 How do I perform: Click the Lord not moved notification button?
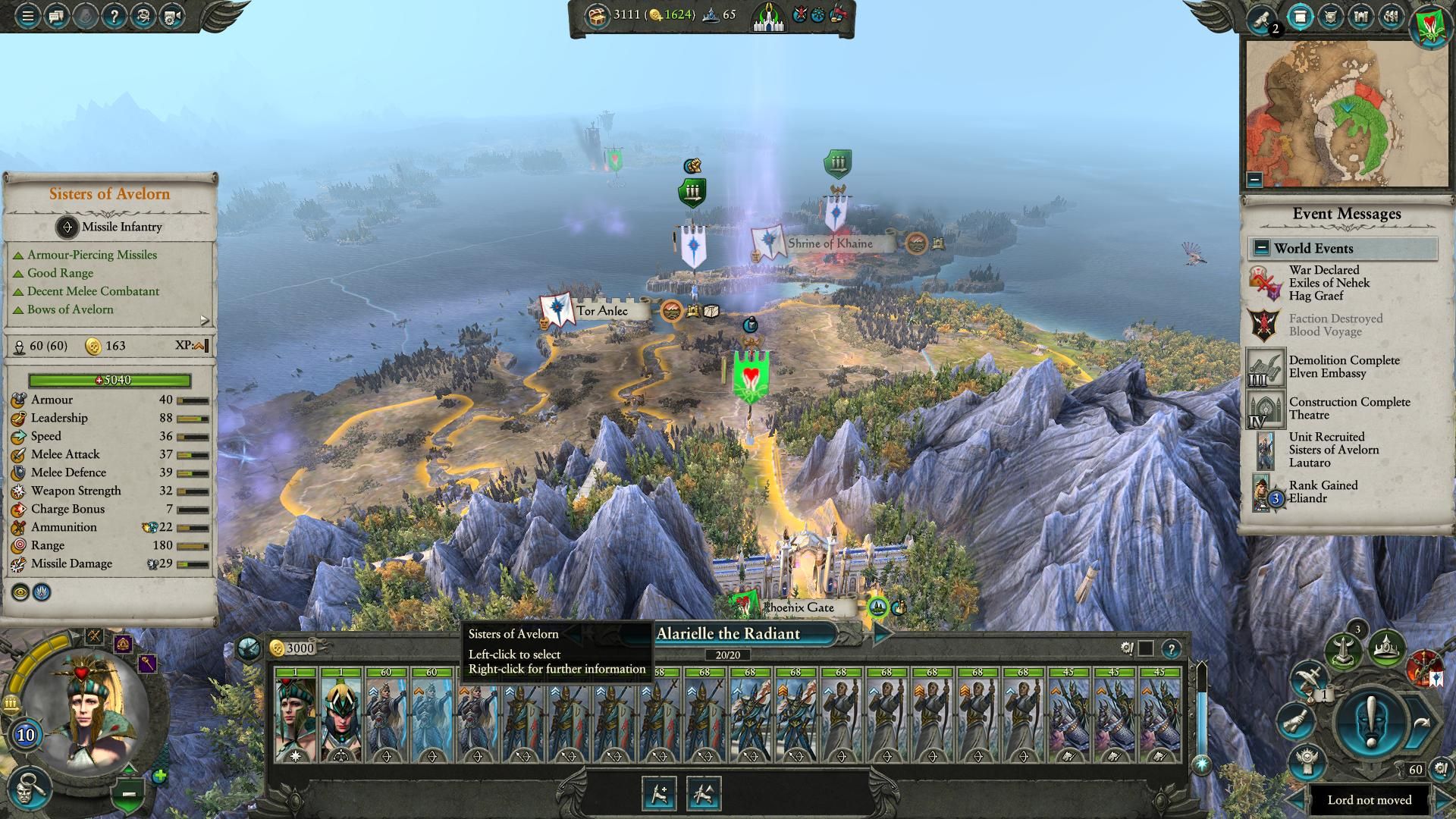[1369, 800]
